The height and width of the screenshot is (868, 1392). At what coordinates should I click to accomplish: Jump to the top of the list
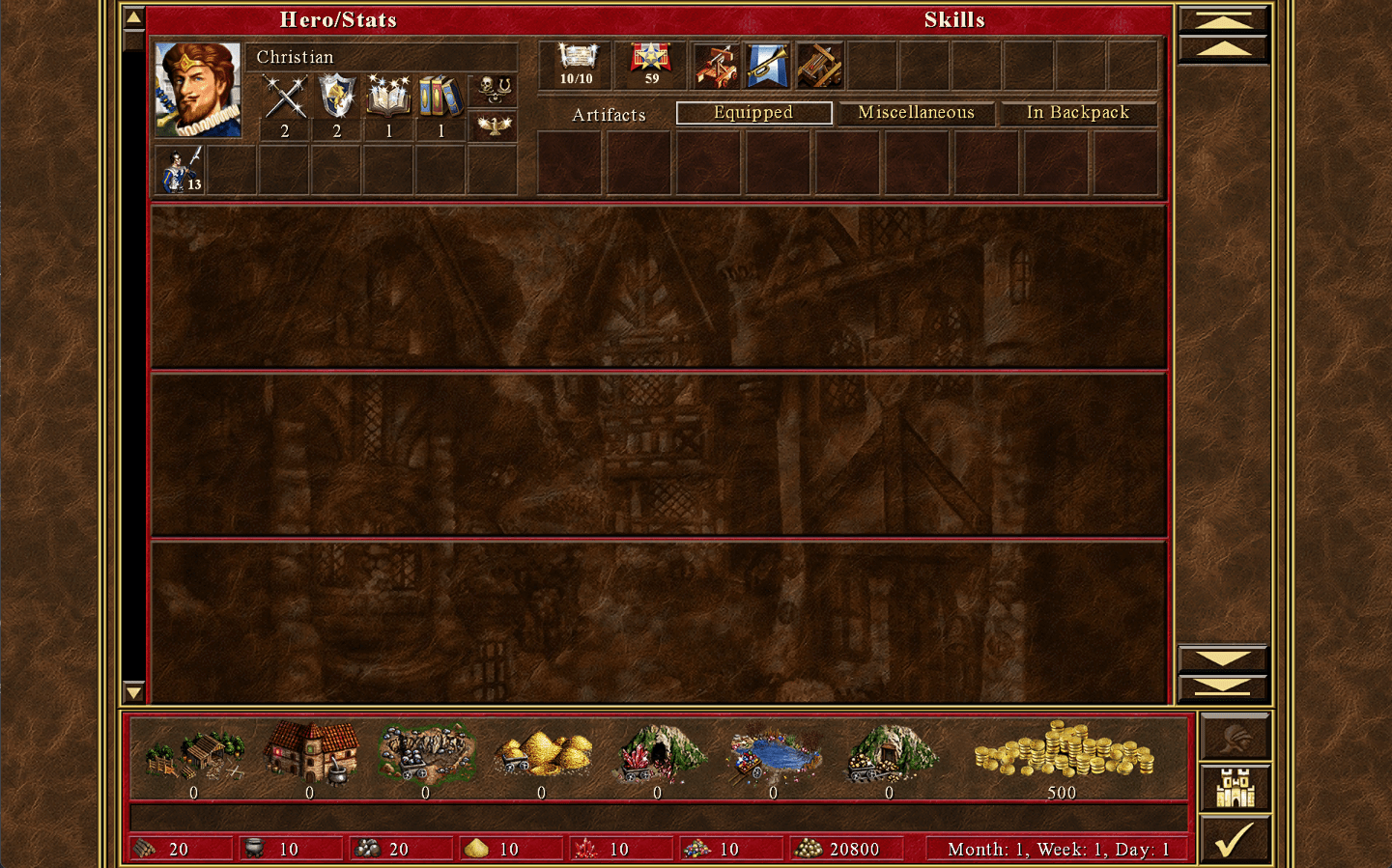pos(1222,20)
